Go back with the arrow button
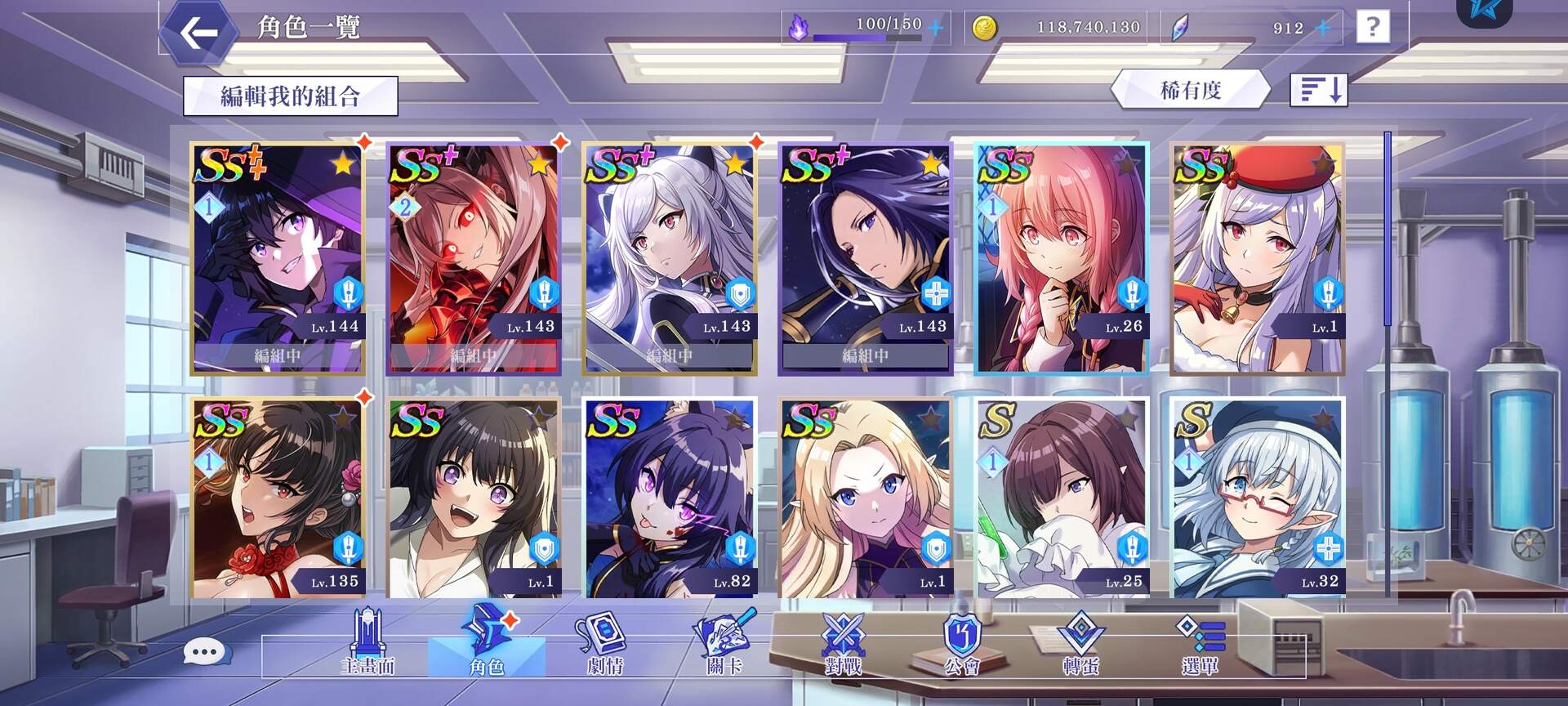 pos(198,33)
